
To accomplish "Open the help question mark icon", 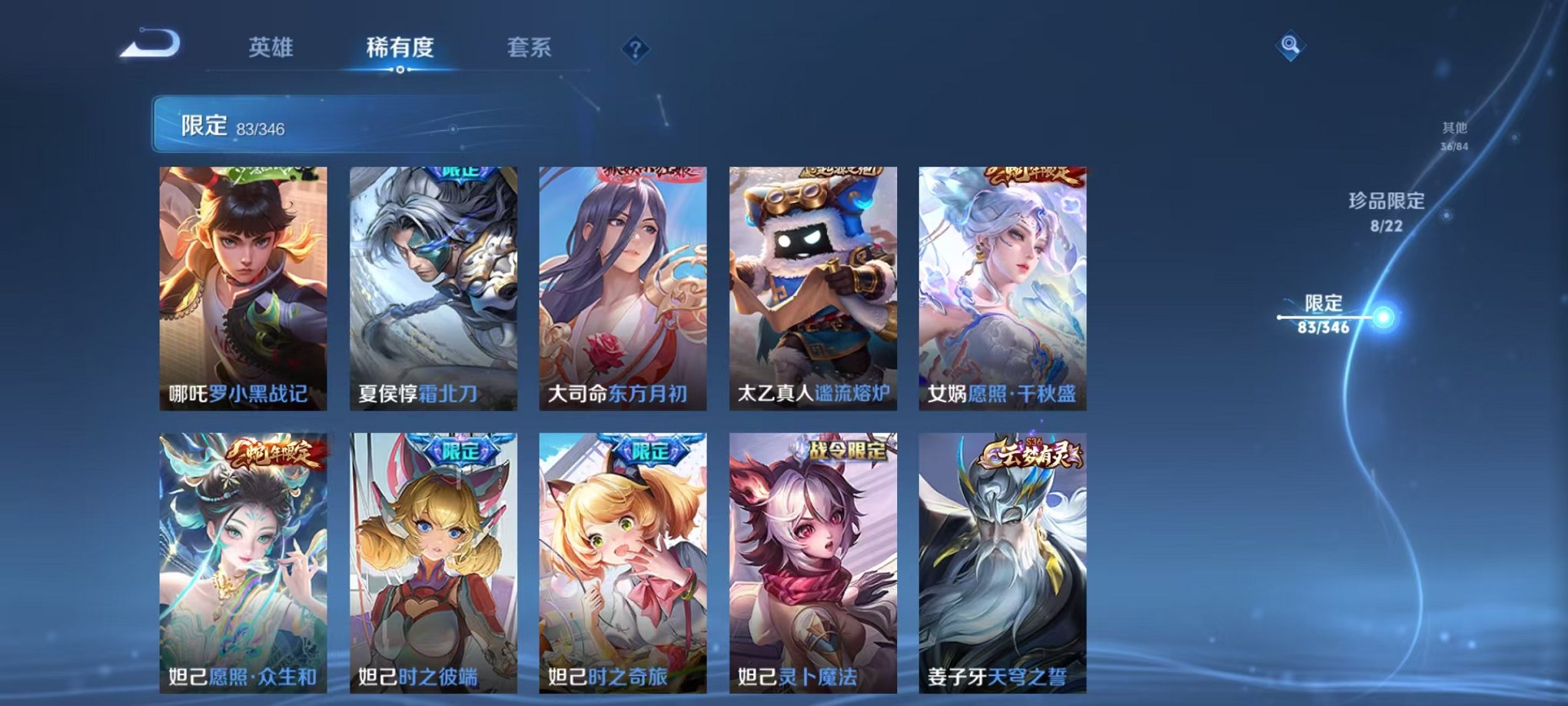I will pyautogui.click(x=634, y=48).
